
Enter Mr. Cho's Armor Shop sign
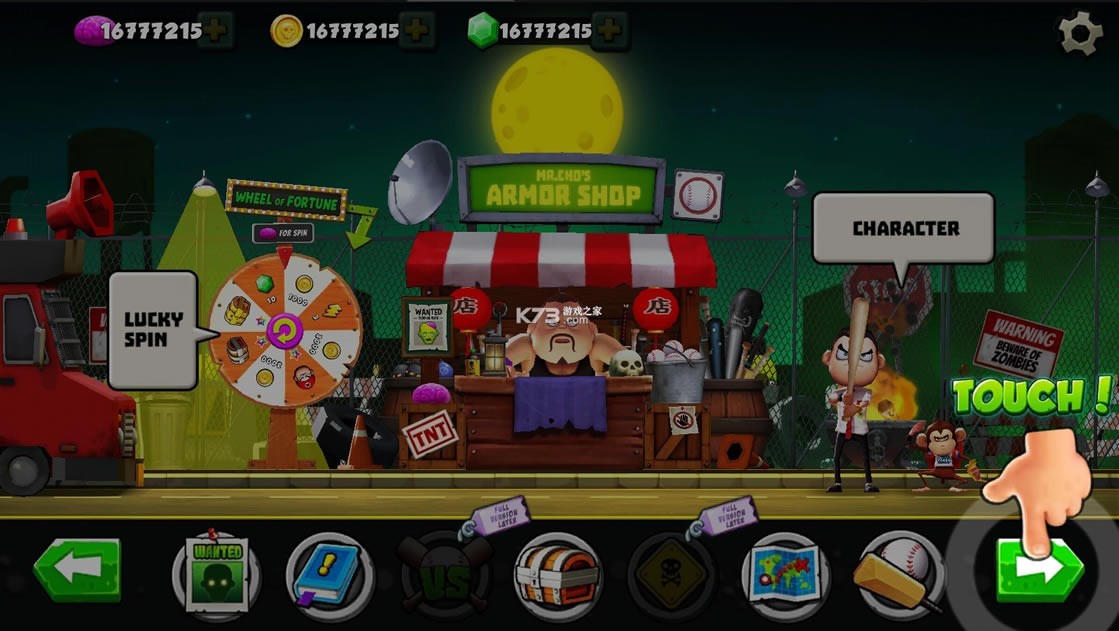click(562, 188)
